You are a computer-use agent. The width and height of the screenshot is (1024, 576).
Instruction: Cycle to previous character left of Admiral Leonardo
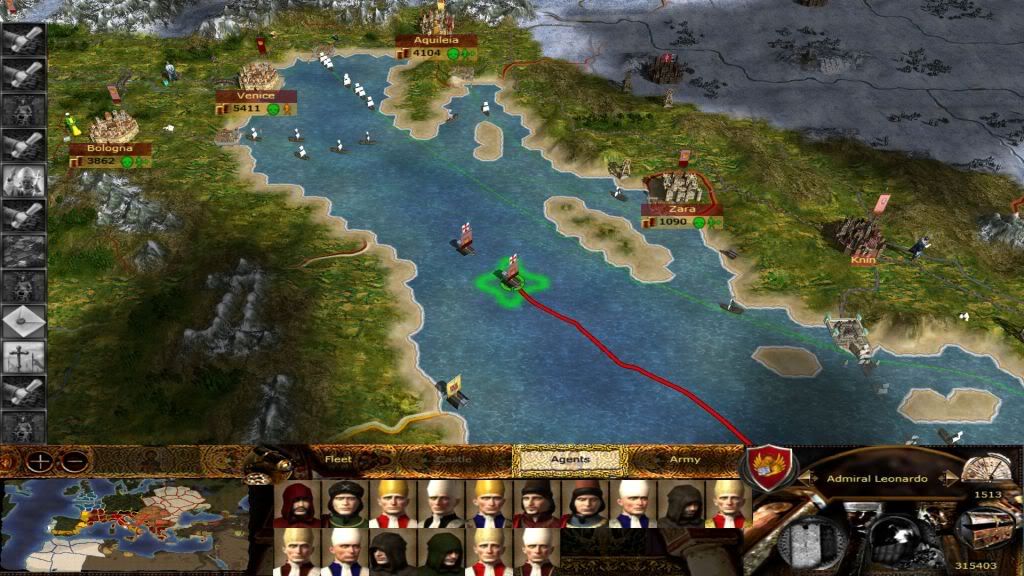pos(805,479)
